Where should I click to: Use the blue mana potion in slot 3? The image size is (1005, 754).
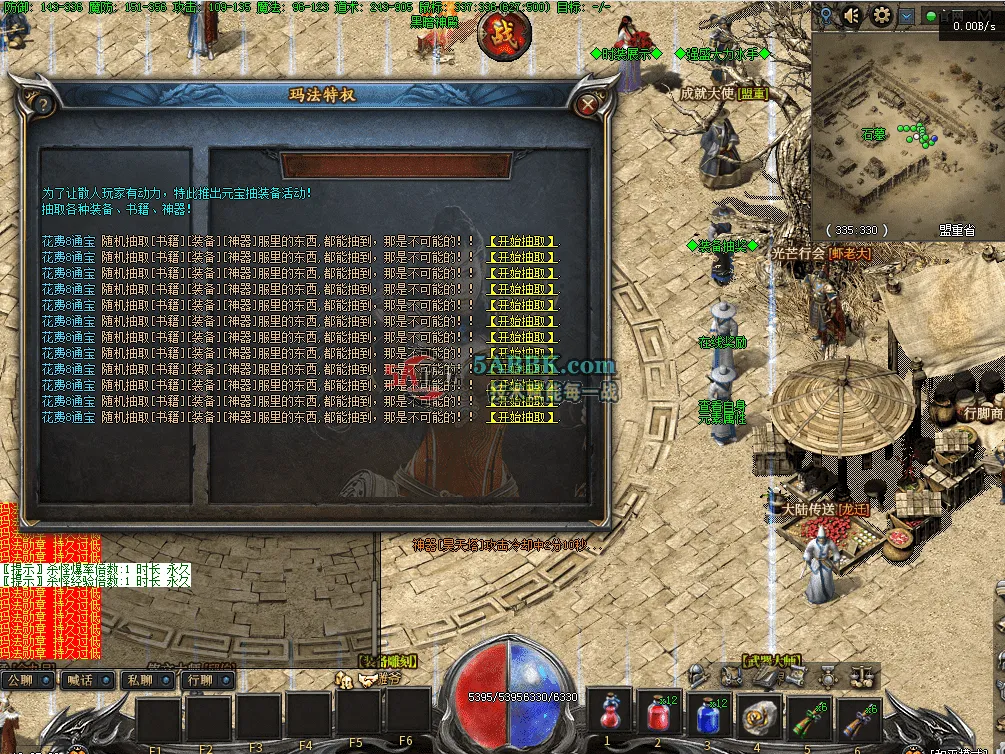(x=708, y=714)
